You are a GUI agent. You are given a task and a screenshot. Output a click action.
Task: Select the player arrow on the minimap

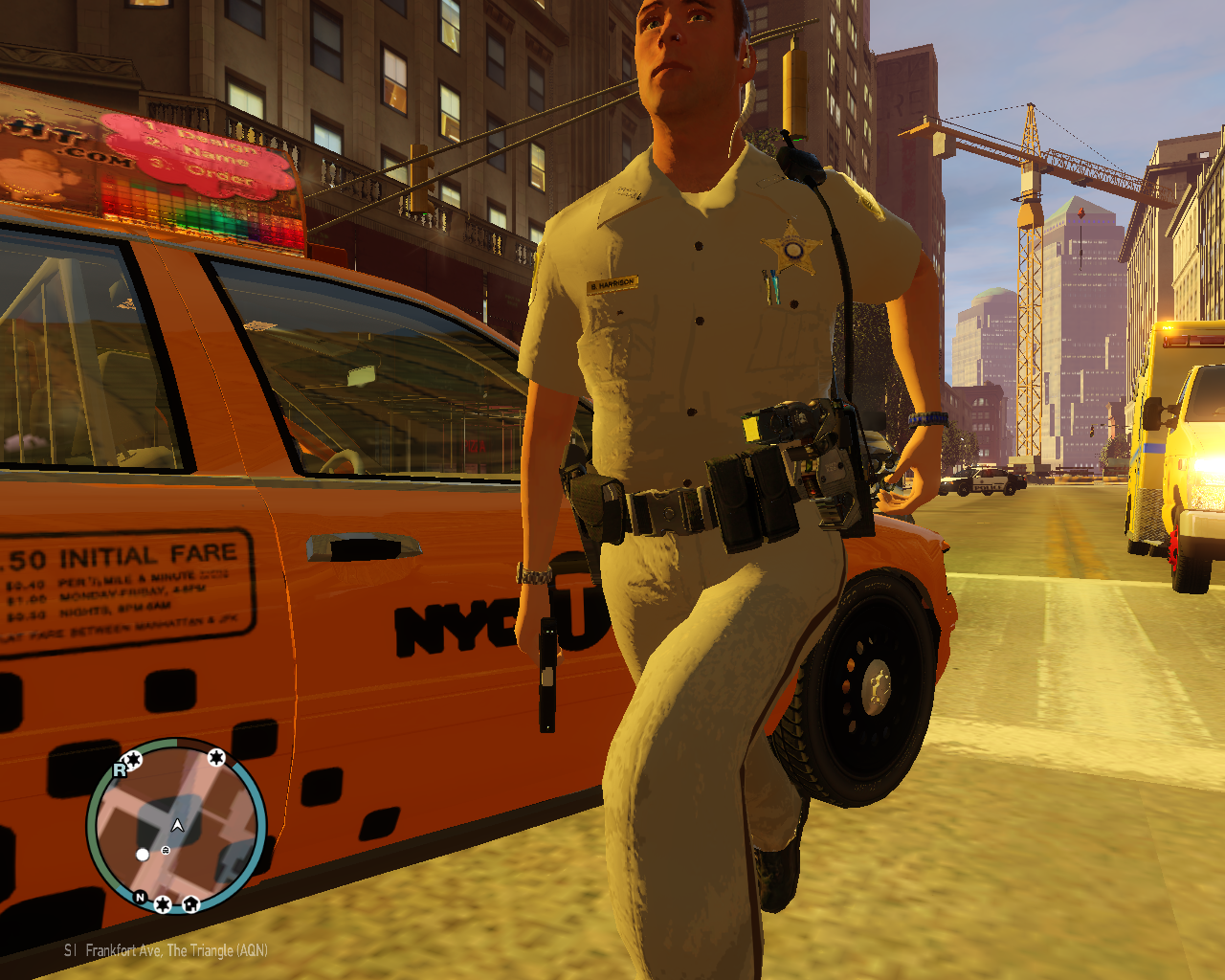click(177, 825)
